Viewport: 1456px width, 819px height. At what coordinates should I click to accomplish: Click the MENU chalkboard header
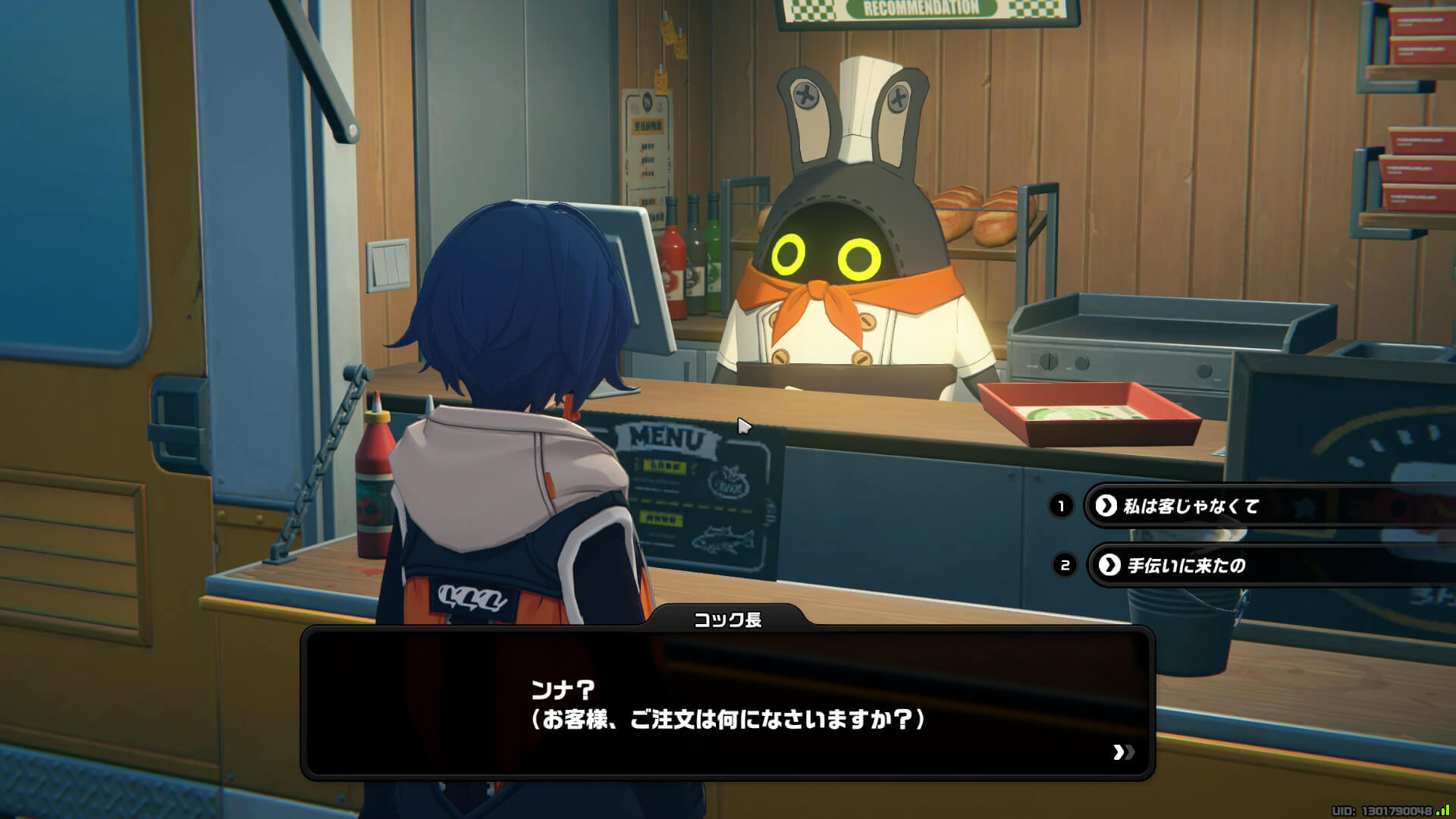[666, 436]
